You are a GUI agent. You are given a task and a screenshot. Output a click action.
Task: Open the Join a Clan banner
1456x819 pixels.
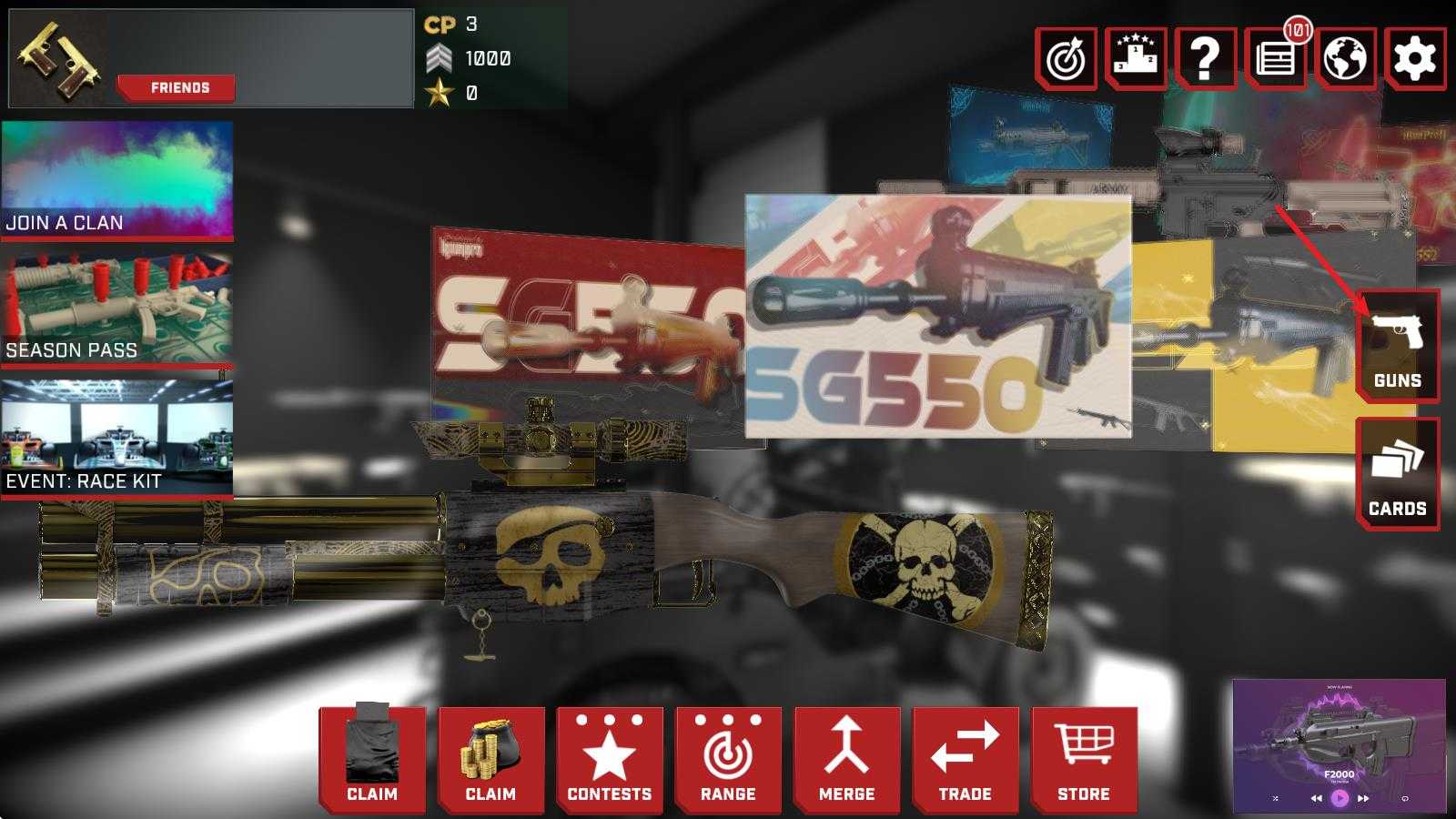click(x=116, y=180)
